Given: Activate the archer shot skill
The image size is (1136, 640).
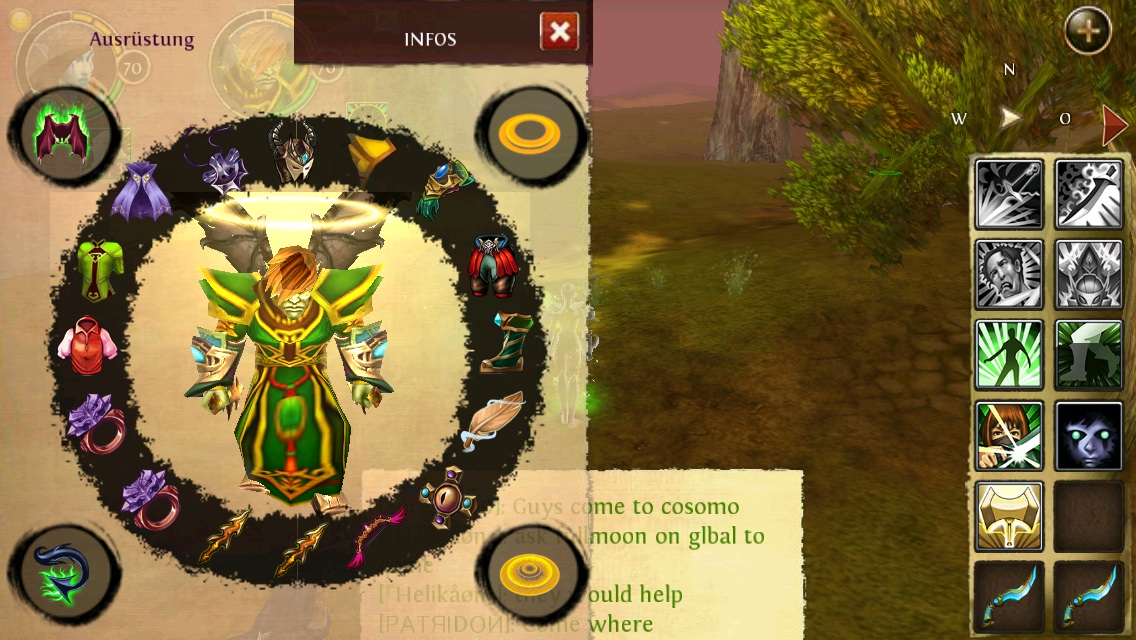Looking at the screenshot, I should [1009, 436].
